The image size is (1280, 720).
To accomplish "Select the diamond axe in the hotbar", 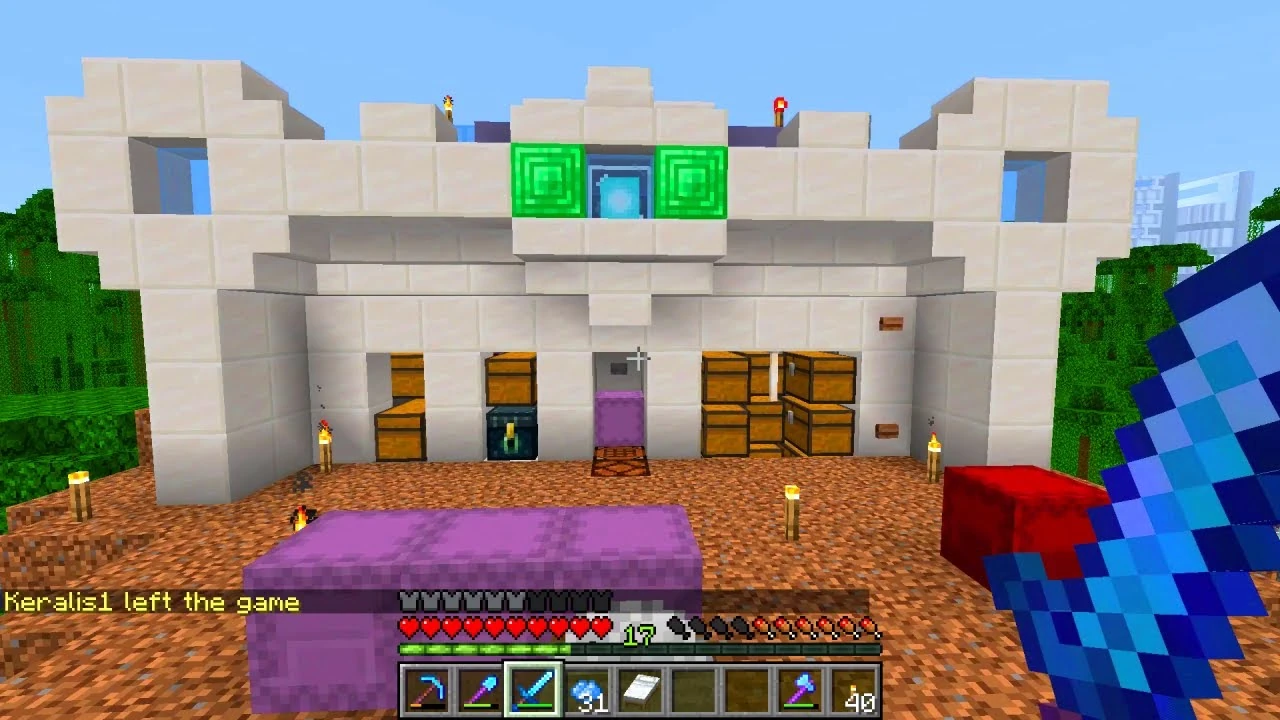I will 800,688.
